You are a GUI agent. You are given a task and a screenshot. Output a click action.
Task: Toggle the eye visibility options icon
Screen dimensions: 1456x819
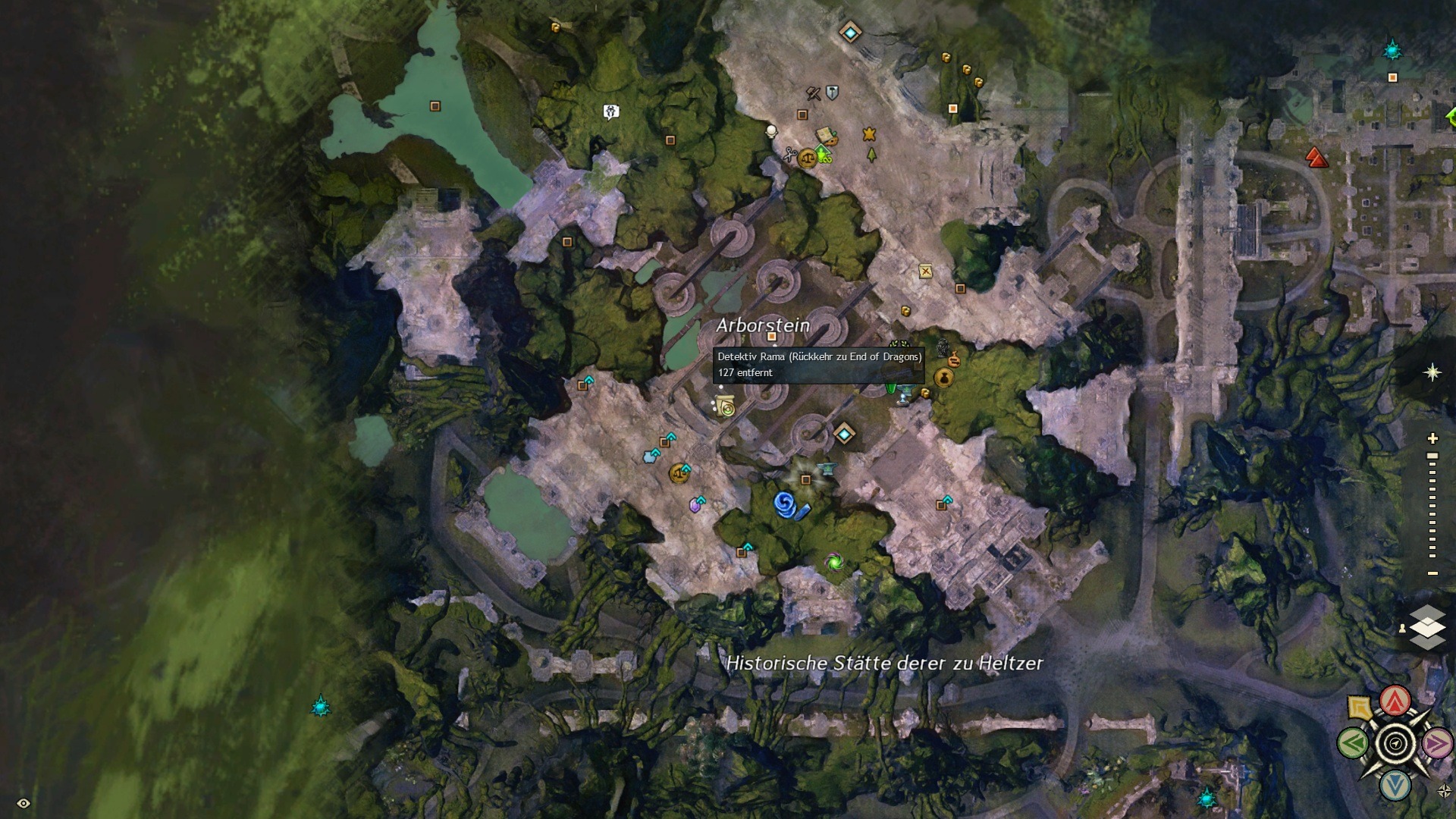[x=24, y=803]
